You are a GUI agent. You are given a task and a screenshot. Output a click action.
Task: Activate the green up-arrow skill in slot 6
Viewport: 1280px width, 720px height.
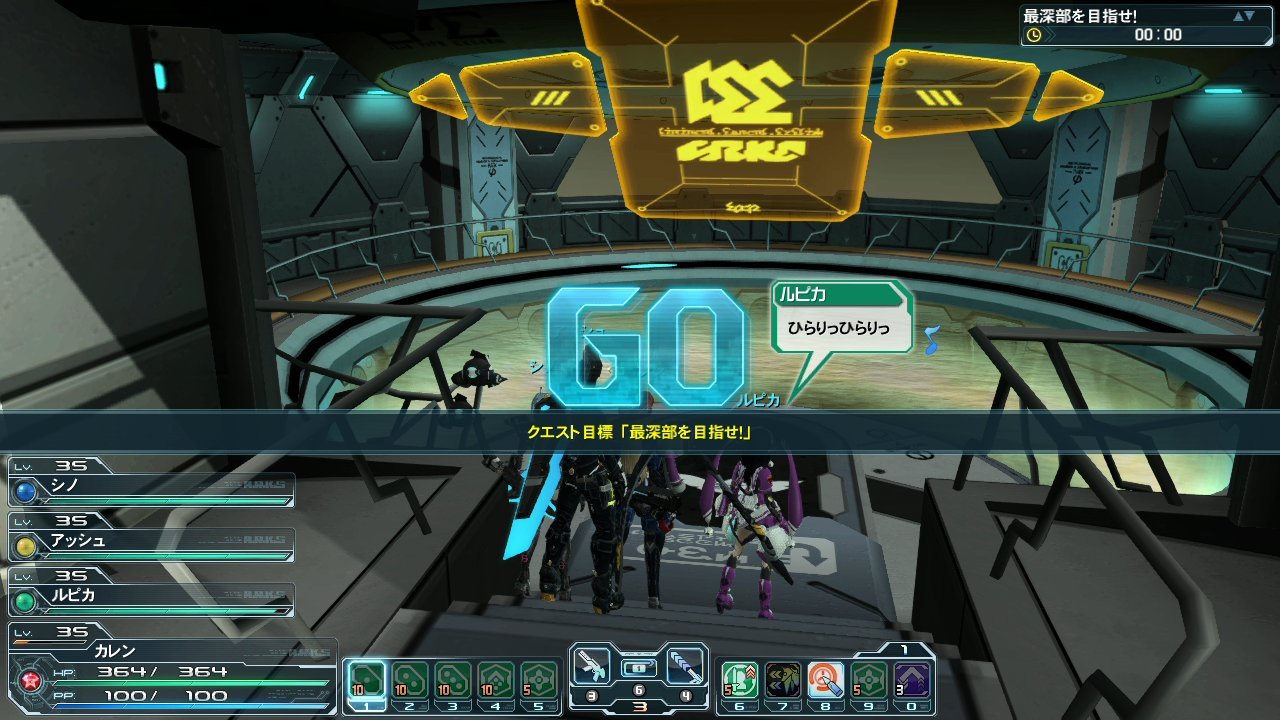coord(739,681)
